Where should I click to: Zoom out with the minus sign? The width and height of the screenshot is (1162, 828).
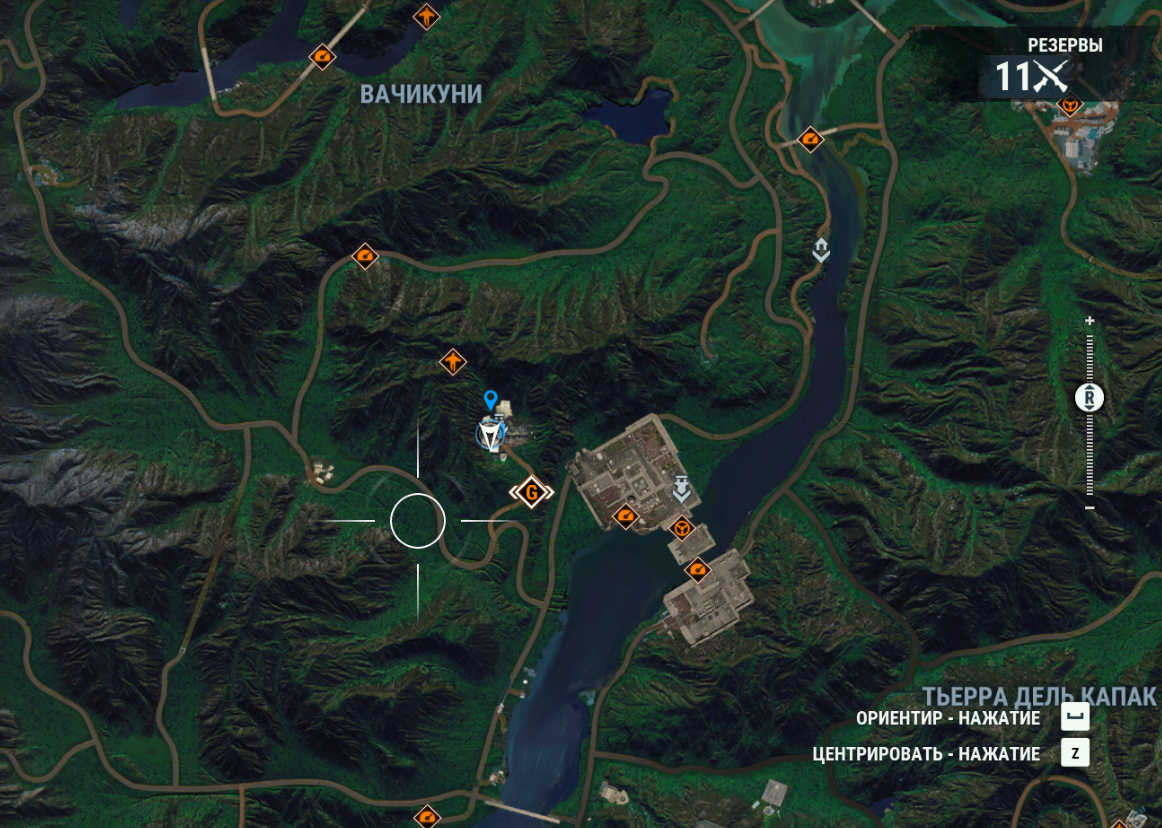point(1090,508)
